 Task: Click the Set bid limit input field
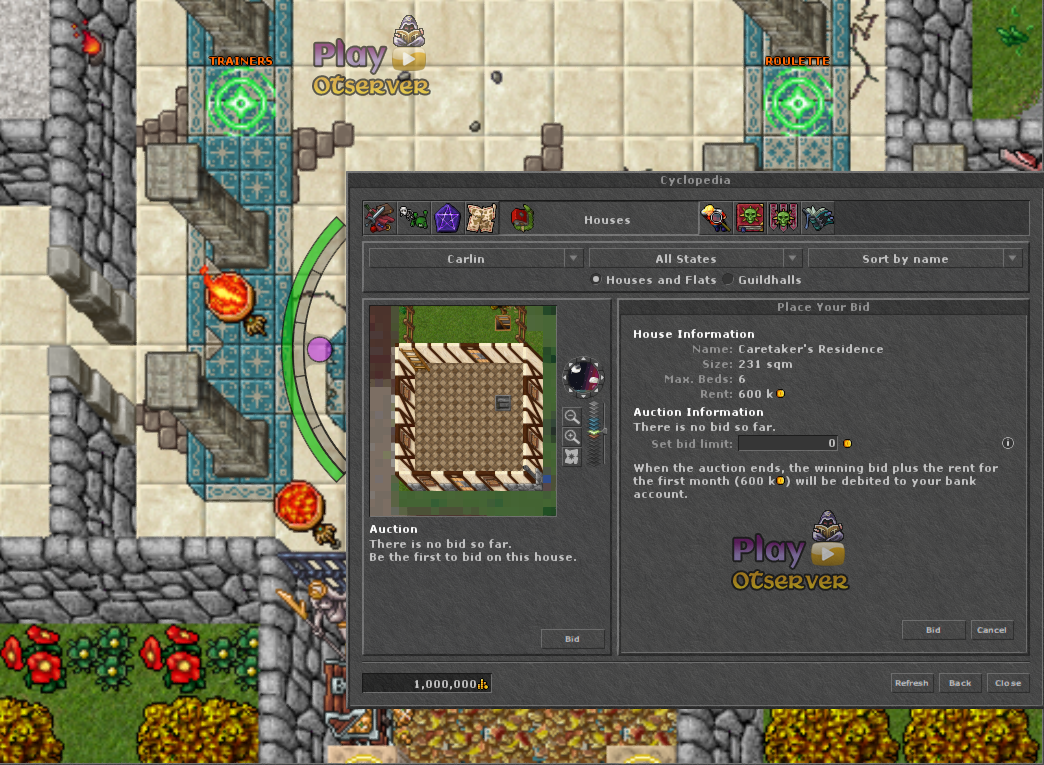click(787, 443)
